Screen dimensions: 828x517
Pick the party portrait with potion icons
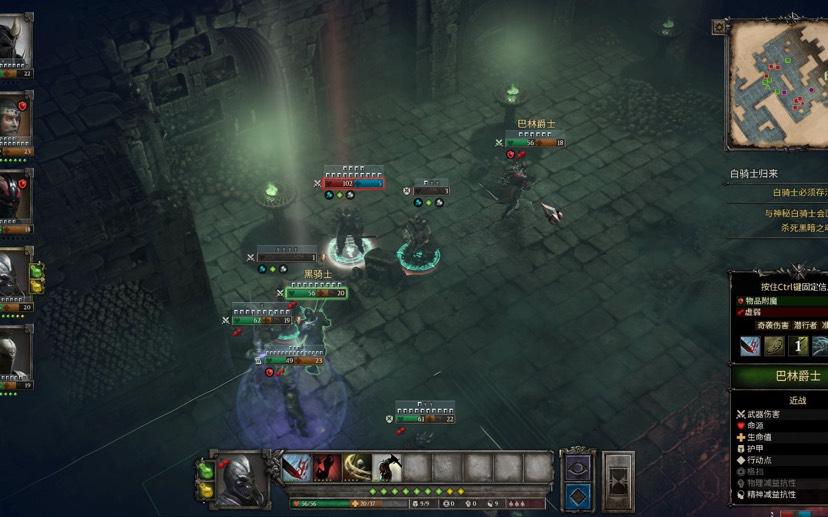pyautogui.click(x=14, y=274)
